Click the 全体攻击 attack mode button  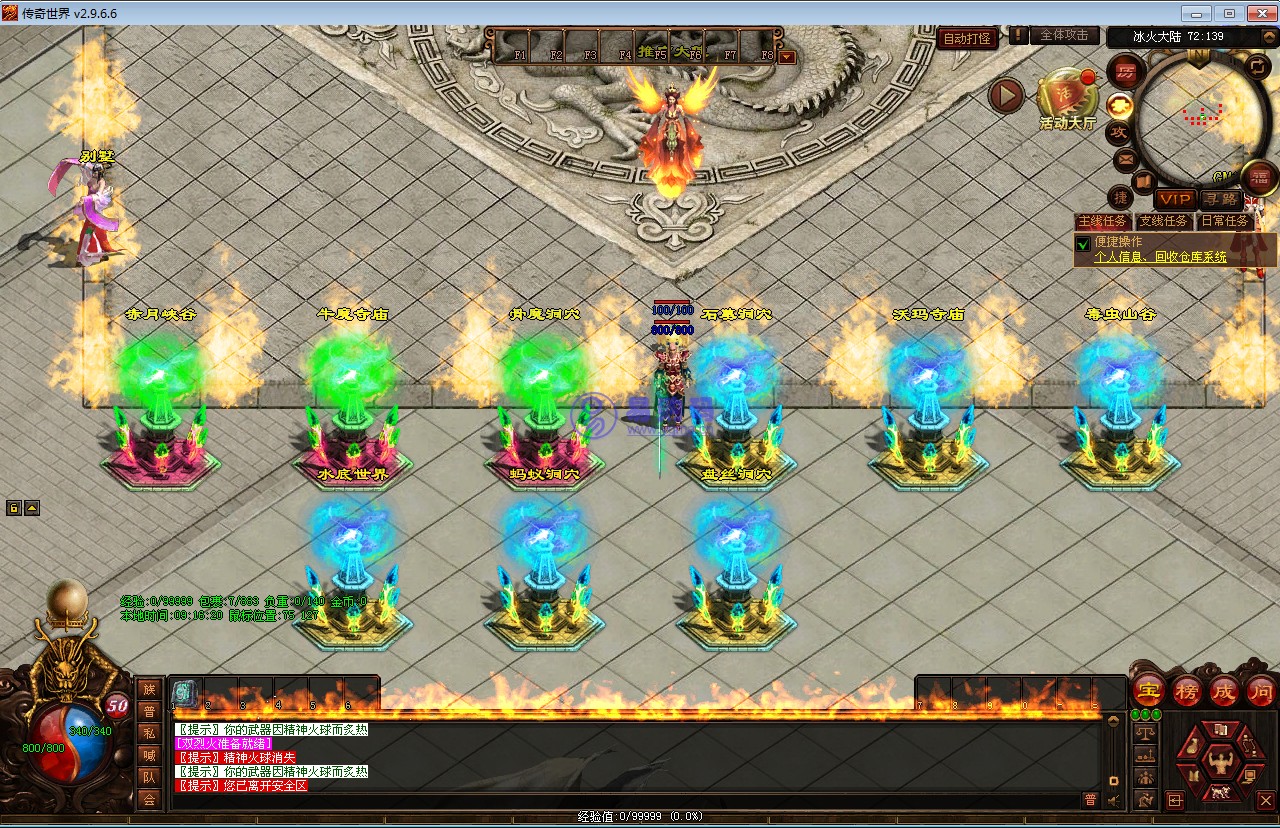[1064, 35]
